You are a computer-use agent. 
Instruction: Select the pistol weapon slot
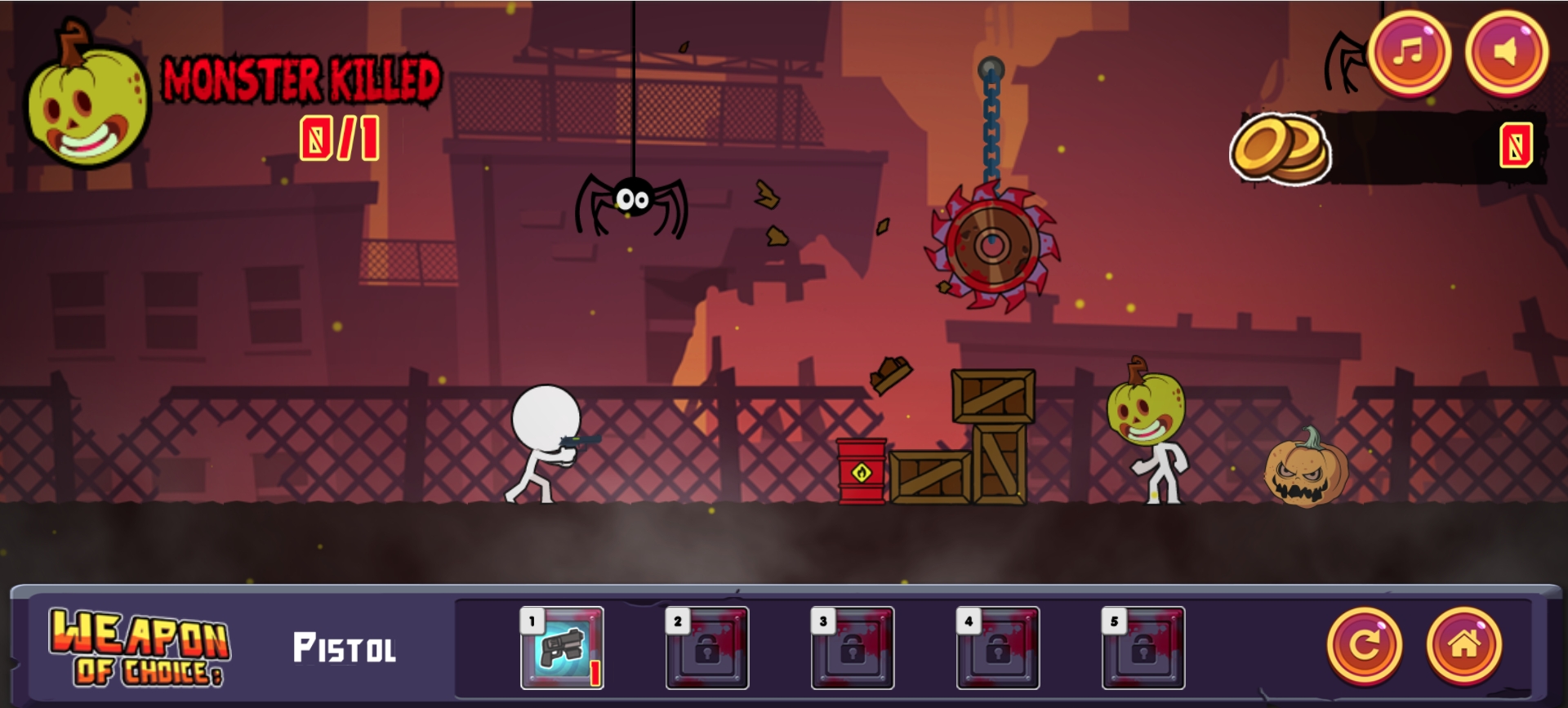[x=562, y=648]
